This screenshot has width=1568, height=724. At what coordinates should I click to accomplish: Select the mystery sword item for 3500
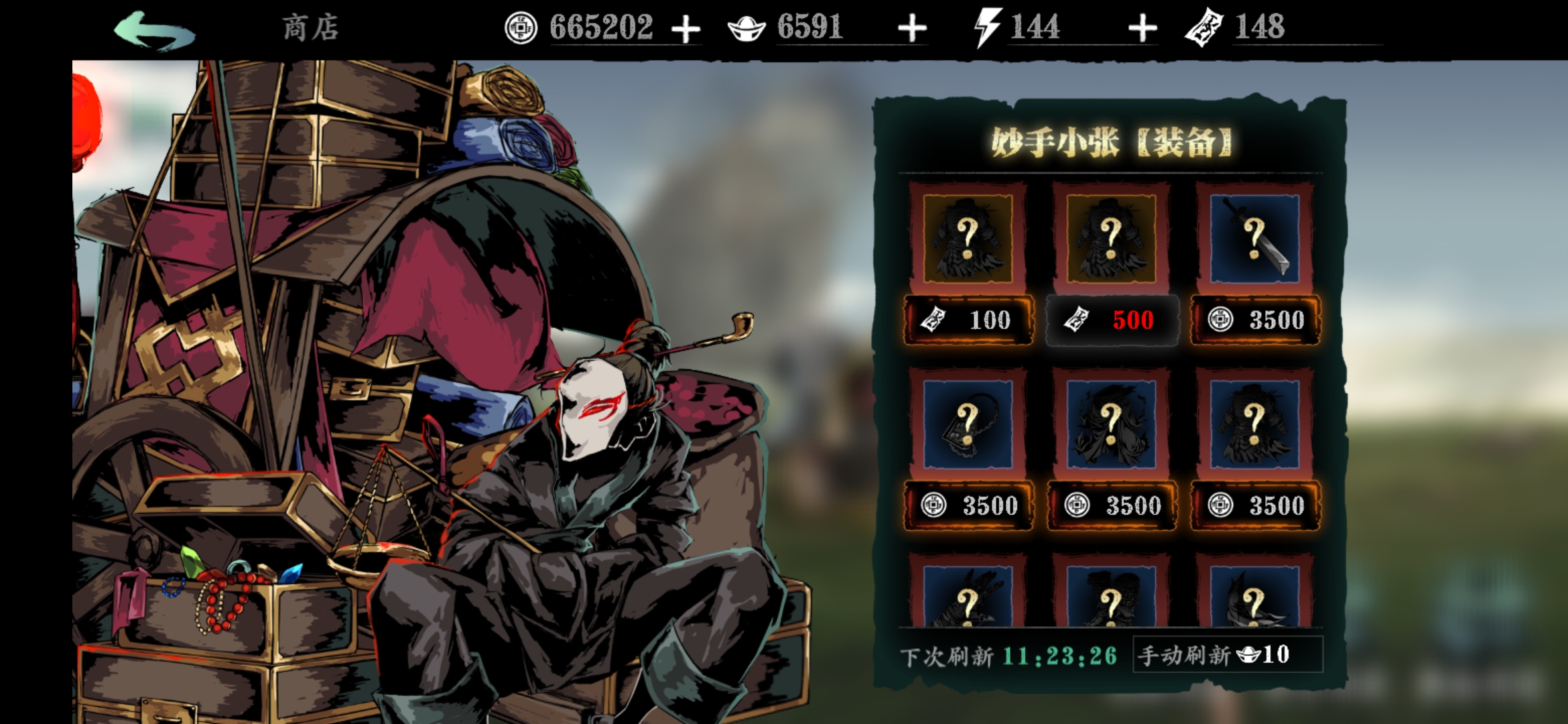(1254, 239)
